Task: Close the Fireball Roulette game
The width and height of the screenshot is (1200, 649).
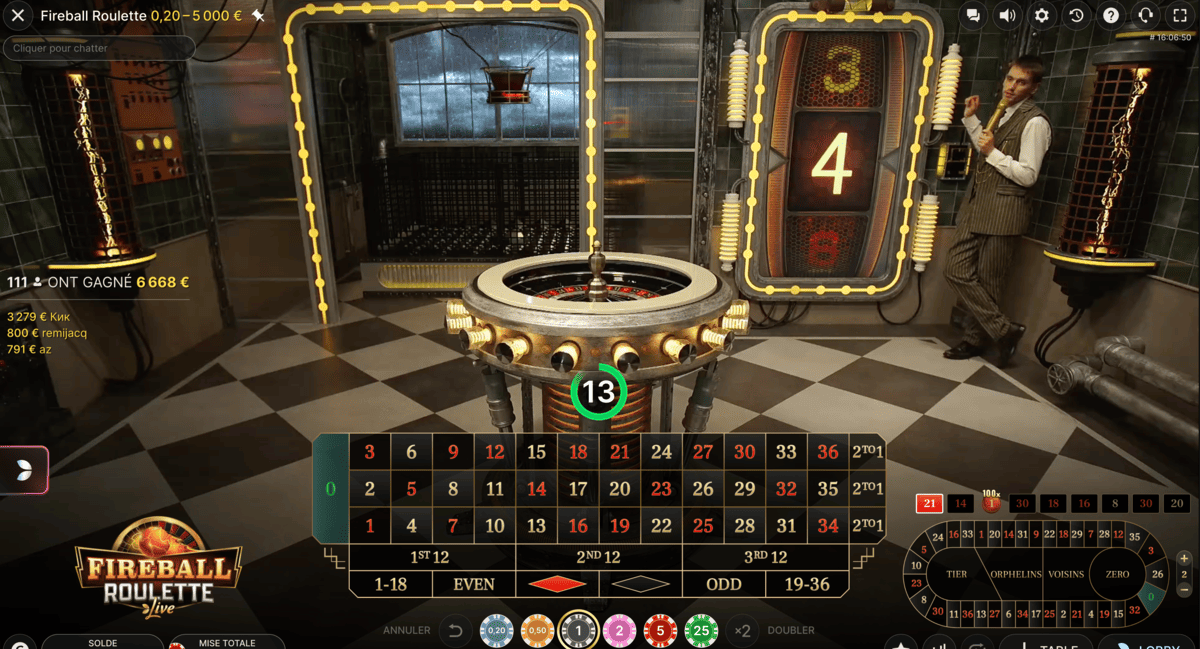Action: click(x=18, y=16)
